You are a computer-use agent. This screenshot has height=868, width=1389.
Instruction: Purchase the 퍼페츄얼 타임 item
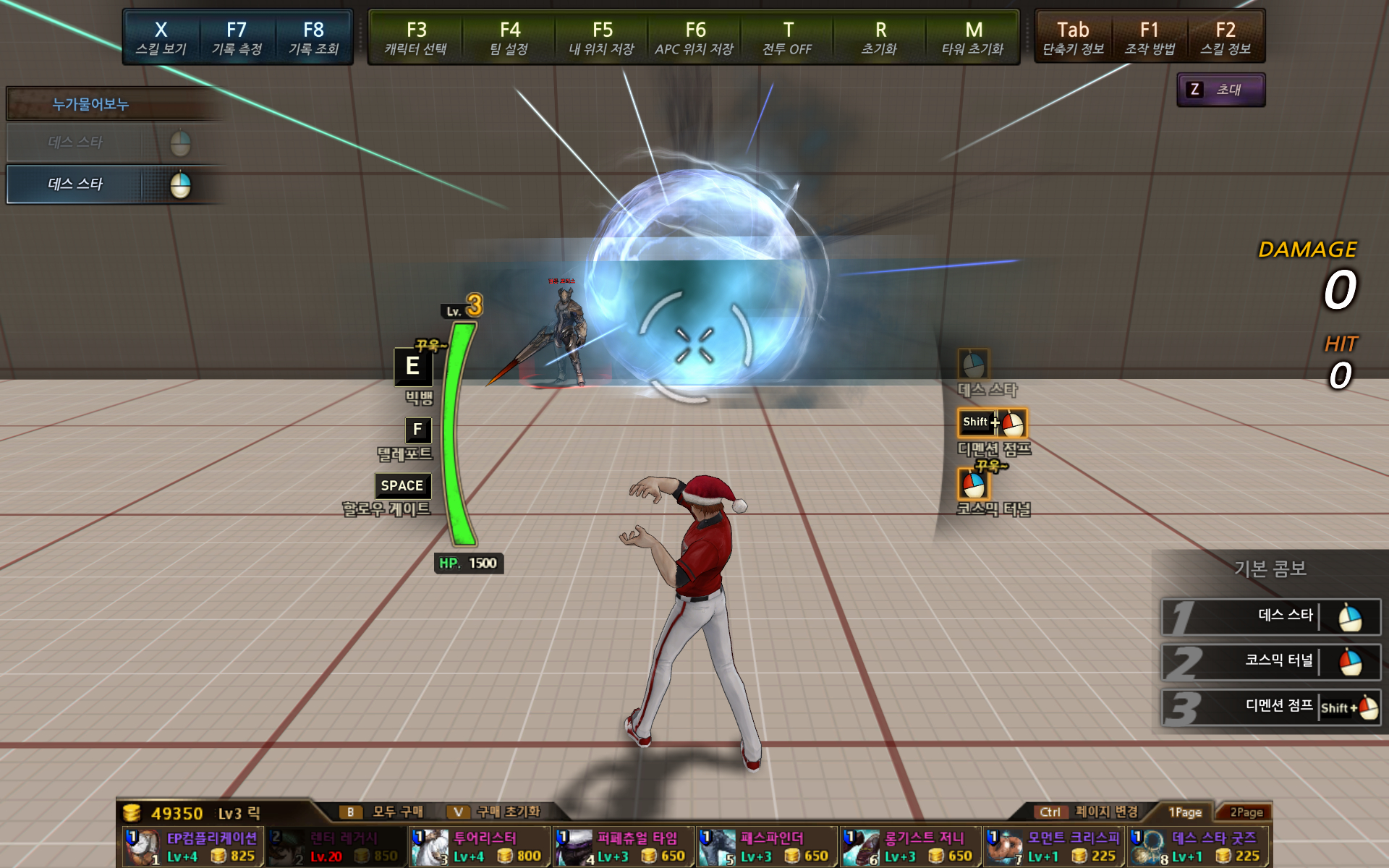pos(624,847)
